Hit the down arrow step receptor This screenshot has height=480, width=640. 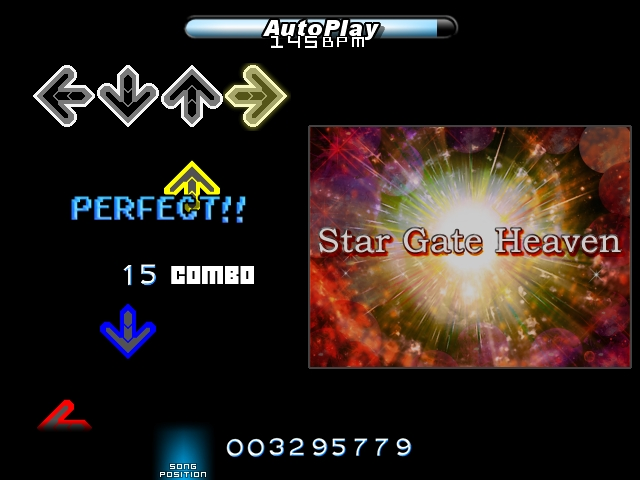click(x=128, y=96)
